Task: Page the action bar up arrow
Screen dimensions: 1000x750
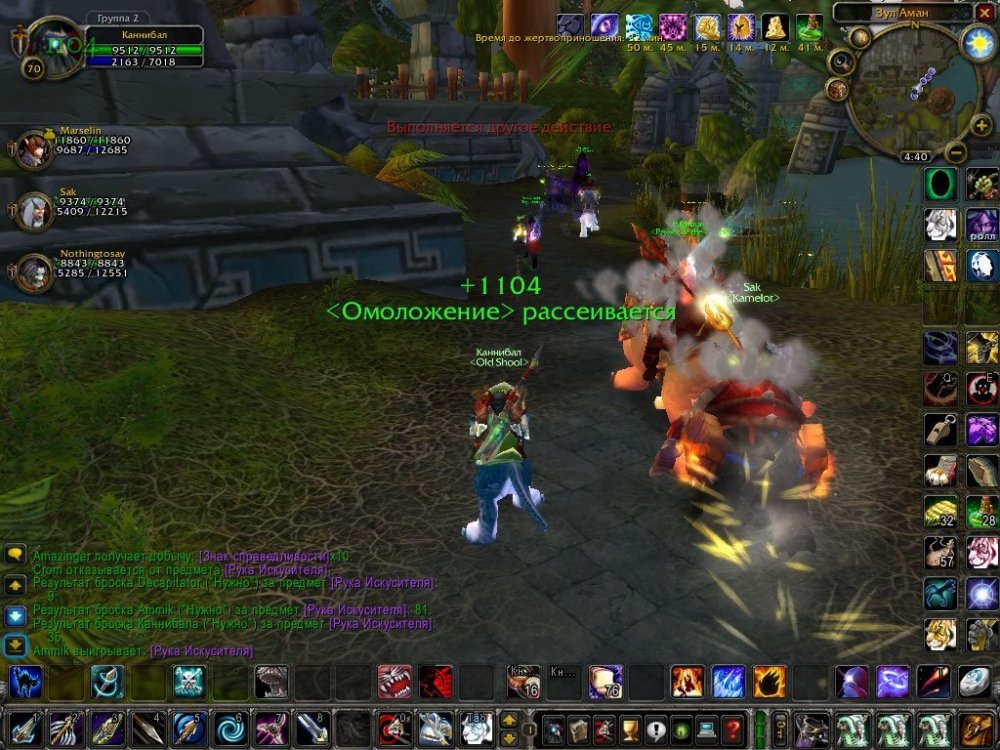Action: (x=509, y=720)
